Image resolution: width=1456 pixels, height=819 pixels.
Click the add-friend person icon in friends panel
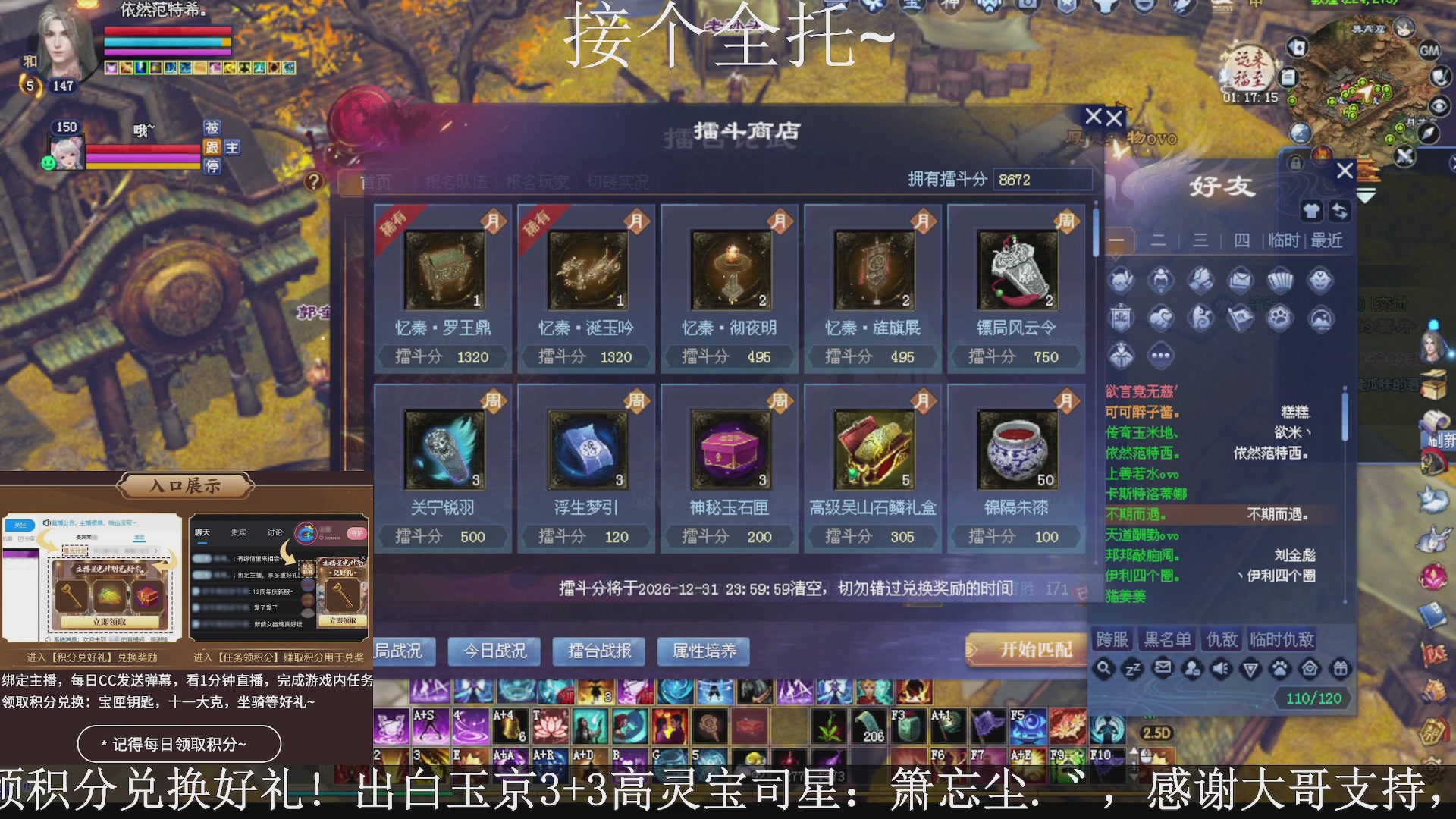[x=1192, y=670]
